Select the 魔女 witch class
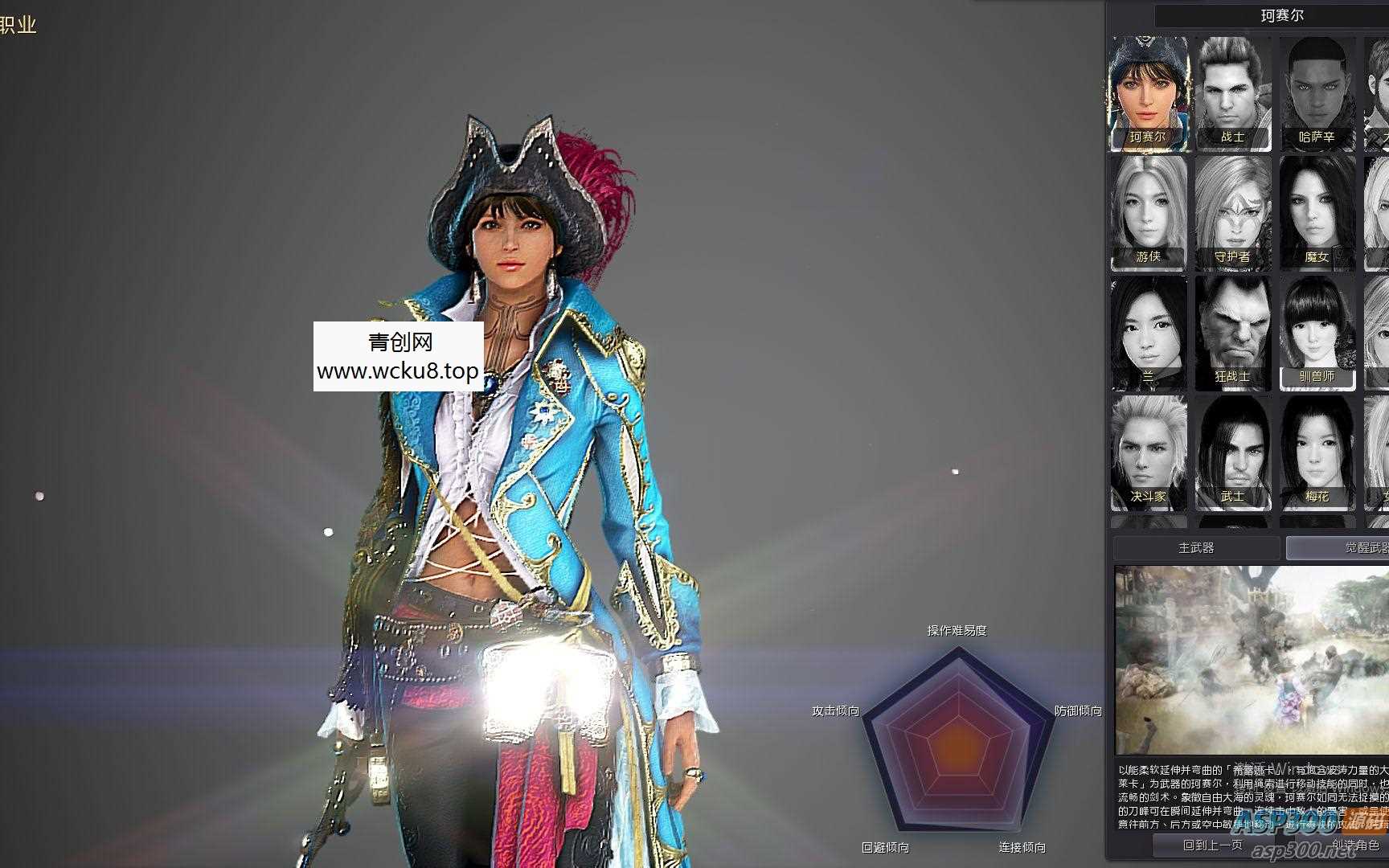1389x868 pixels. click(x=1317, y=212)
